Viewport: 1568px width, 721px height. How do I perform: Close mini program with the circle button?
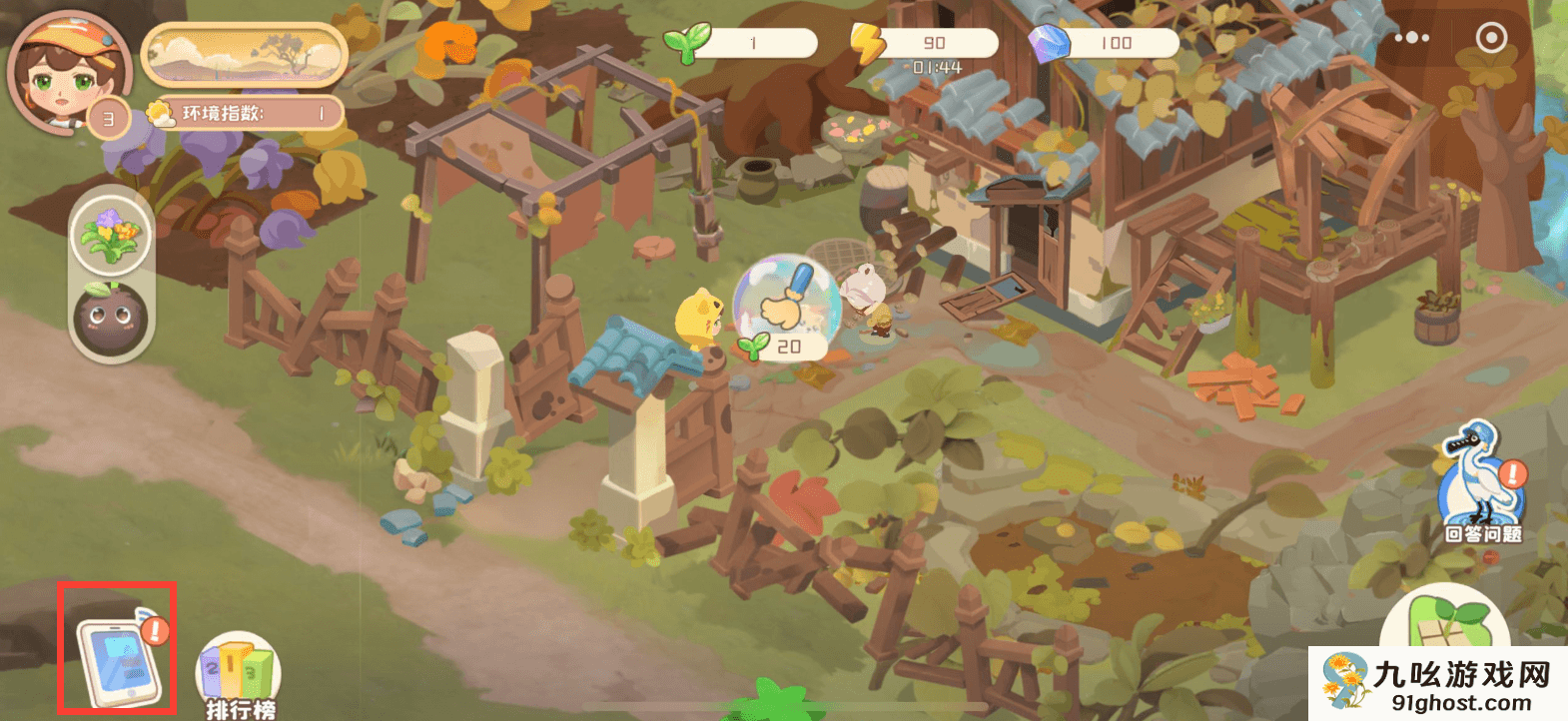point(1491,38)
